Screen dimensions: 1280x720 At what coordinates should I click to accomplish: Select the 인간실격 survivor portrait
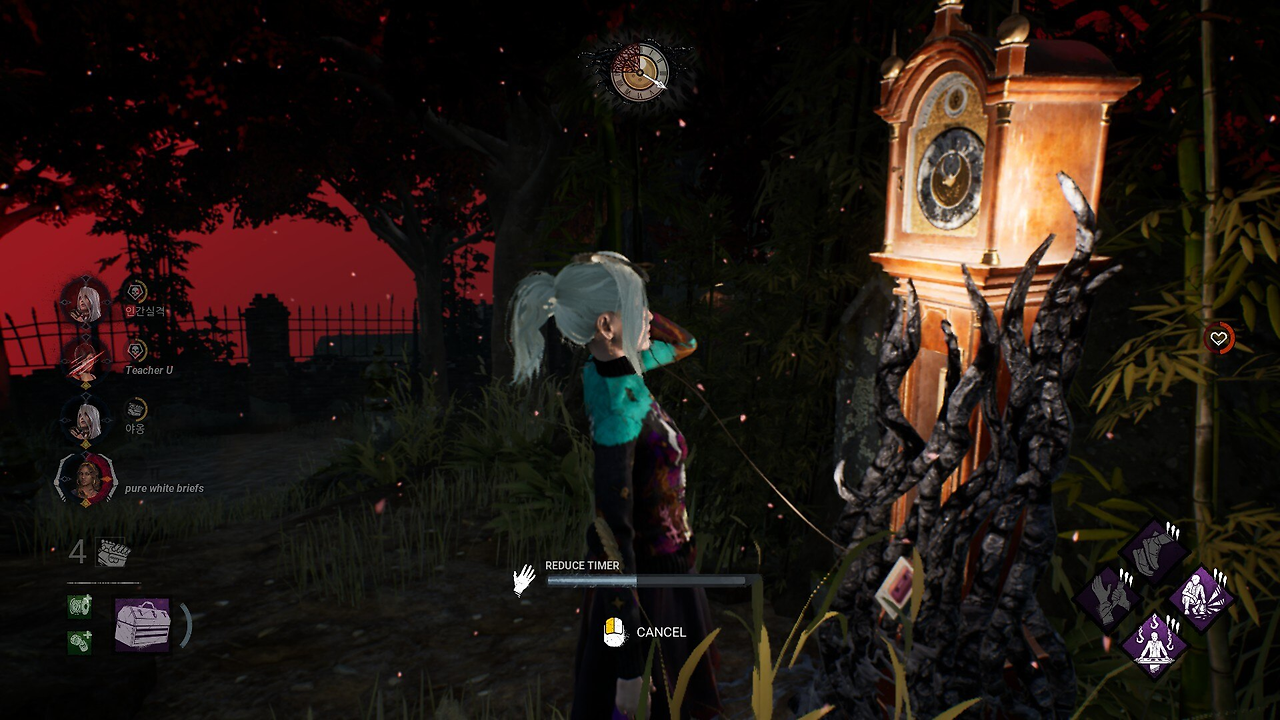(x=85, y=301)
